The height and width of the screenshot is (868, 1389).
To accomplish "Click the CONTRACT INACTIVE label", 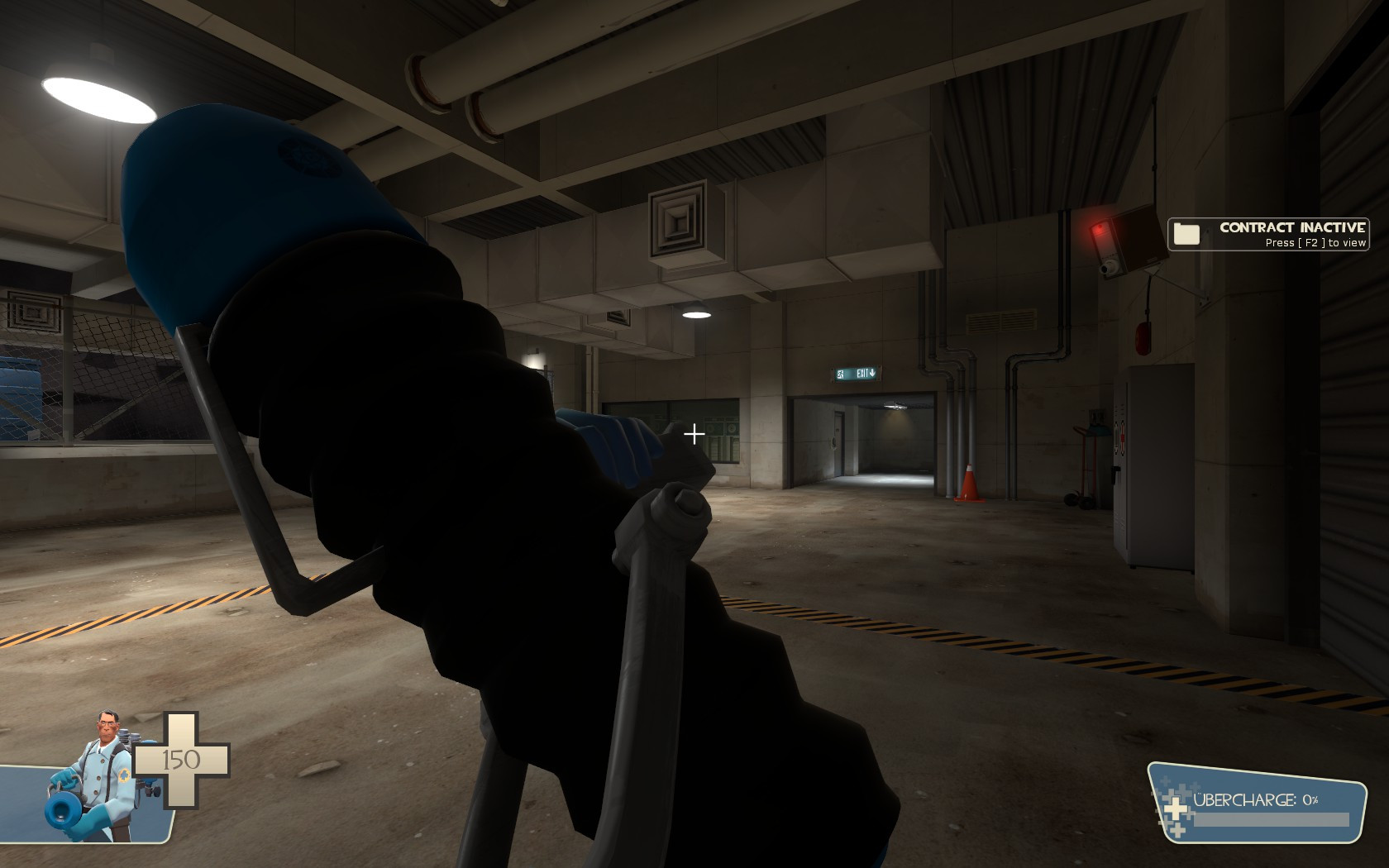I will click(x=1291, y=227).
